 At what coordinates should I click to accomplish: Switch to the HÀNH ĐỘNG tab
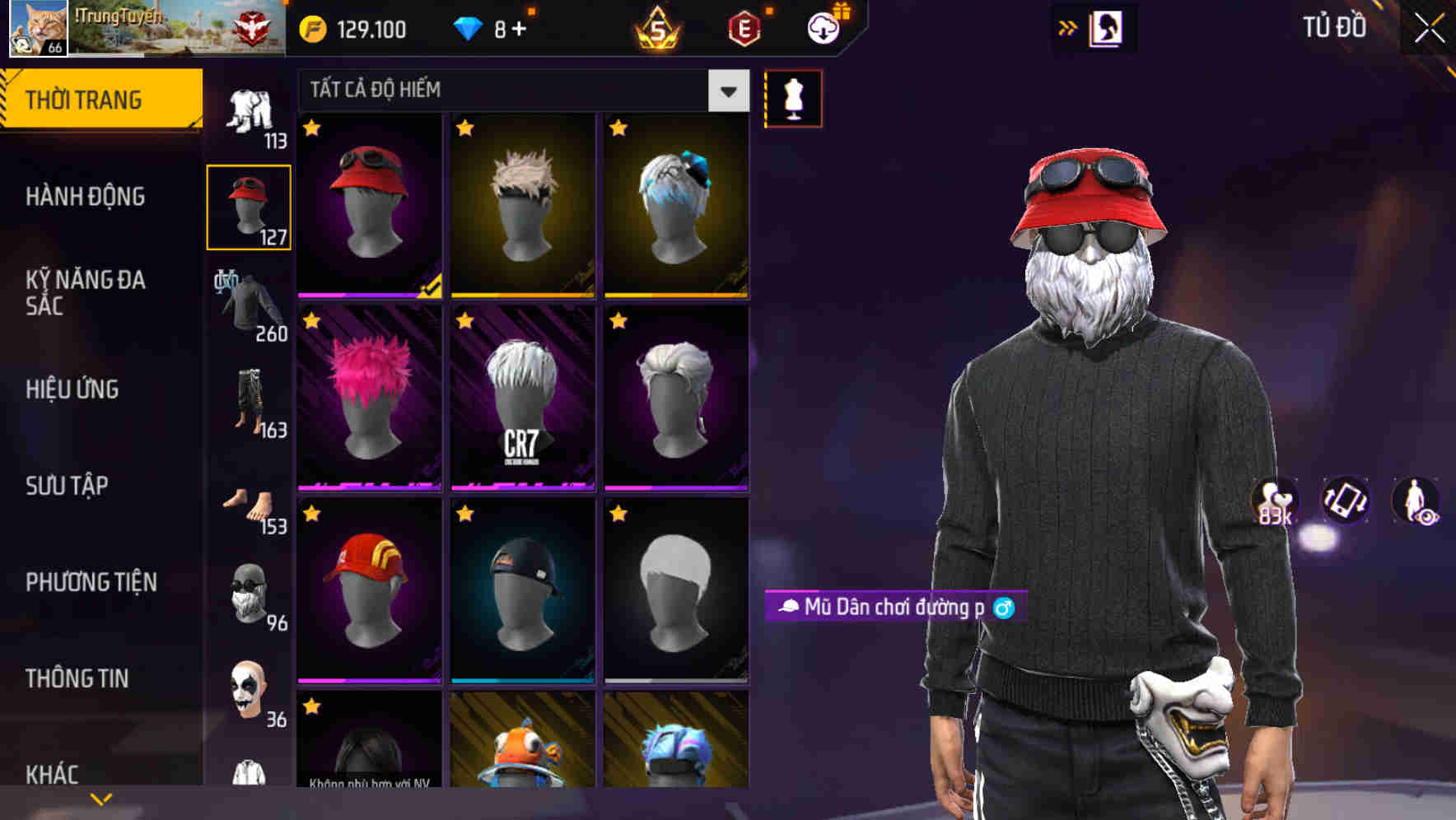click(x=86, y=197)
